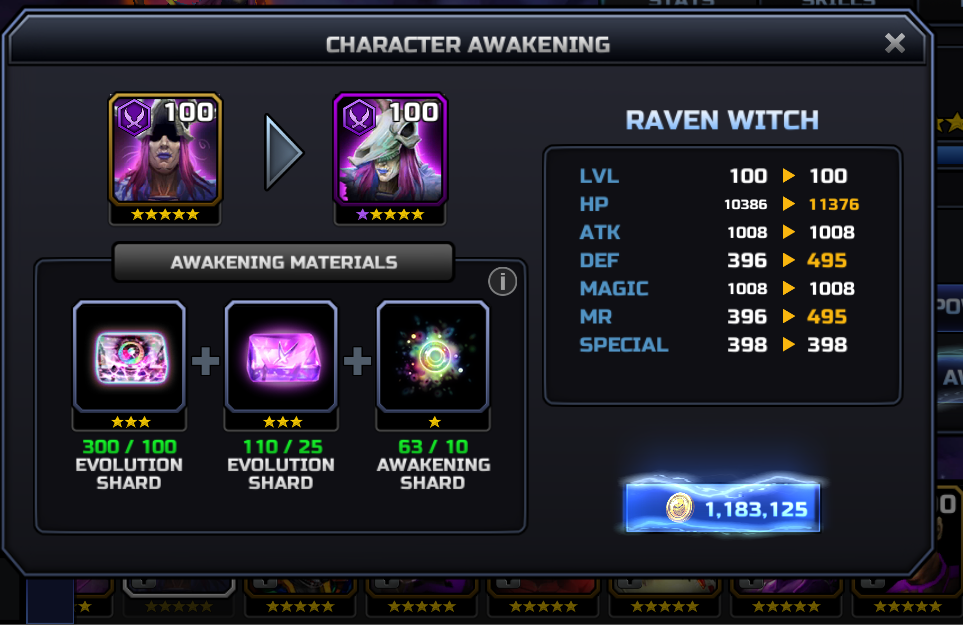Select the 300/100 Evolution Shard slot
This screenshot has height=625, width=963.
pyautogui.click(x=129, y=357)
